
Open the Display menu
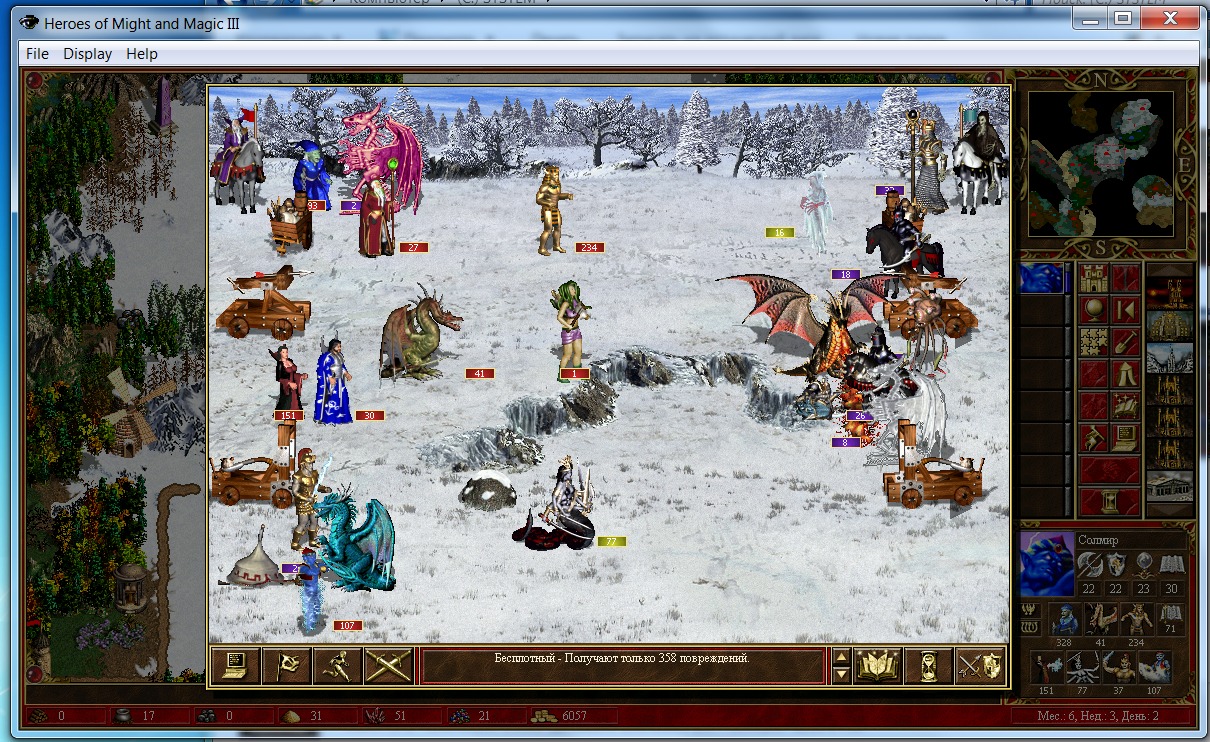(x=88, y=54)
